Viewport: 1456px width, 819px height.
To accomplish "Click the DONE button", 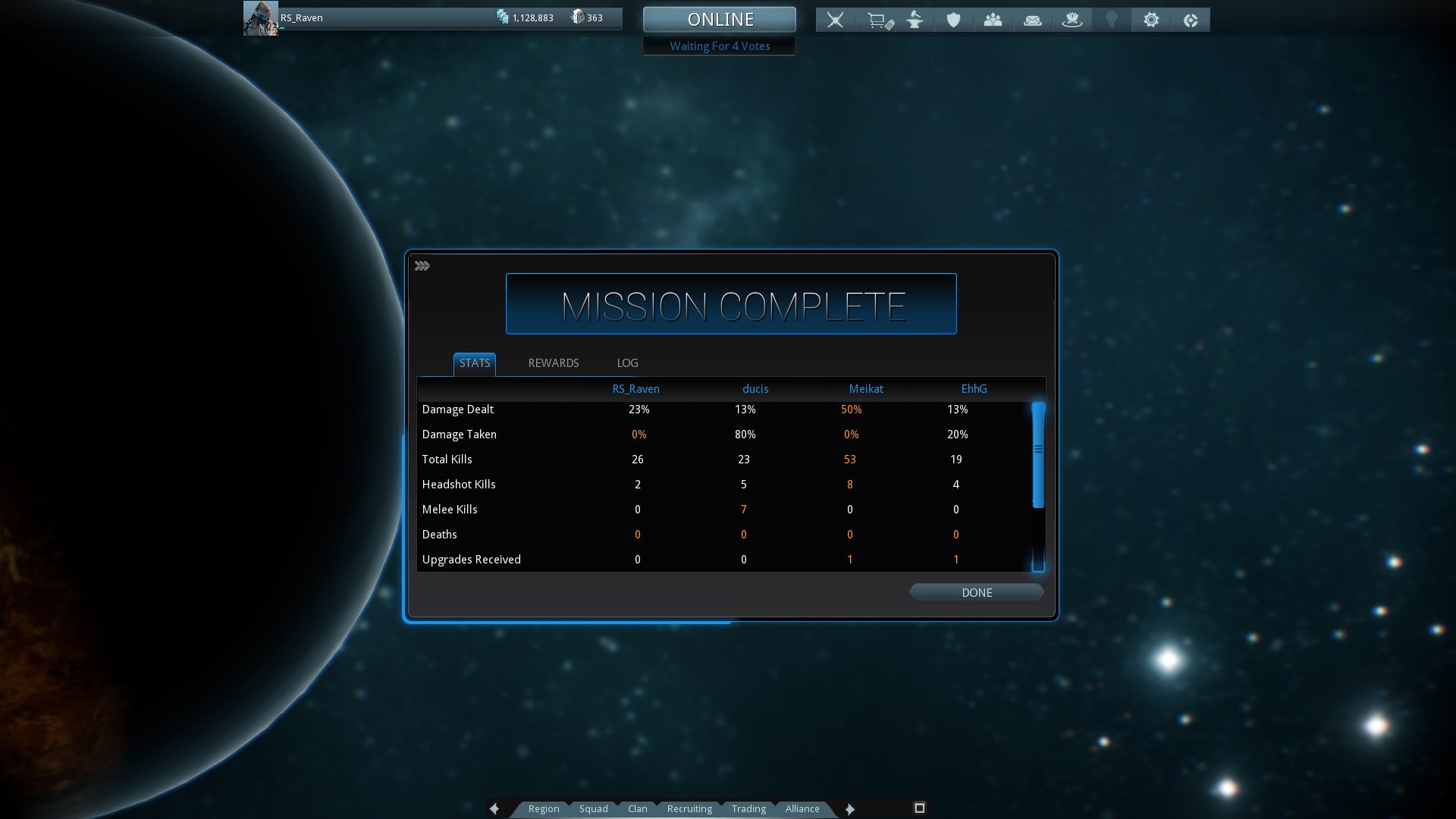I will point(976,592).
